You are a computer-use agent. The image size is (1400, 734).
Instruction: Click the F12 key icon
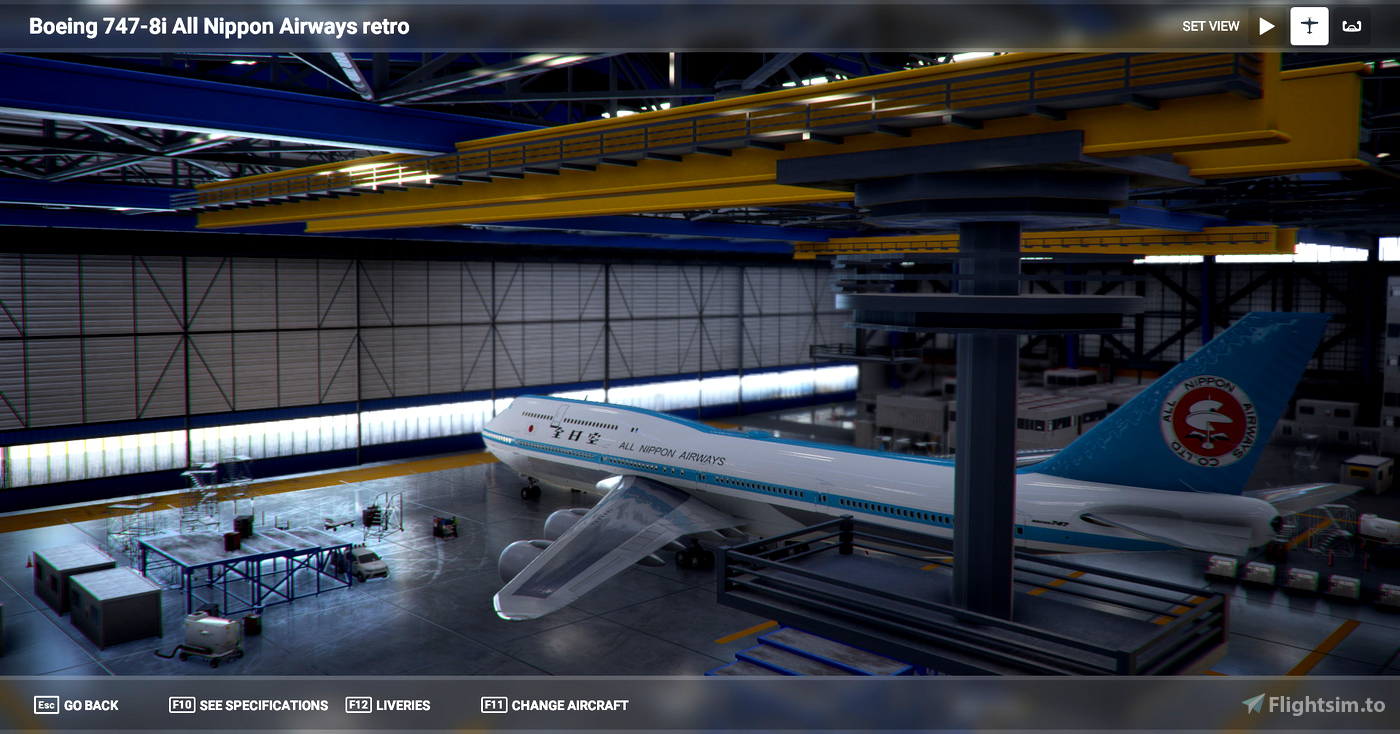coord(358,705)
